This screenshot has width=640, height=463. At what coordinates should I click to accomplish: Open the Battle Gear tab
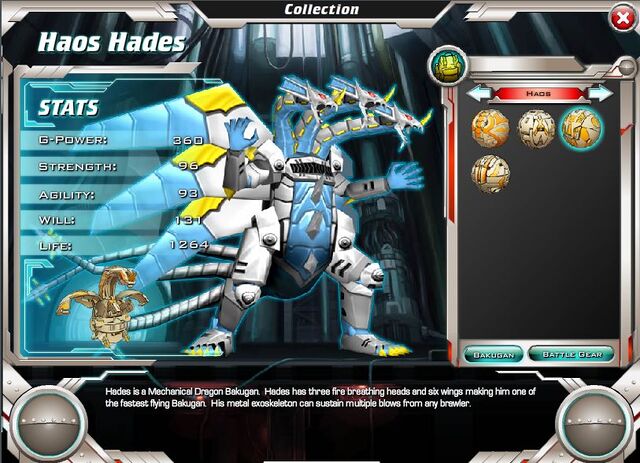pyautogui.click(x=571, y=354)
